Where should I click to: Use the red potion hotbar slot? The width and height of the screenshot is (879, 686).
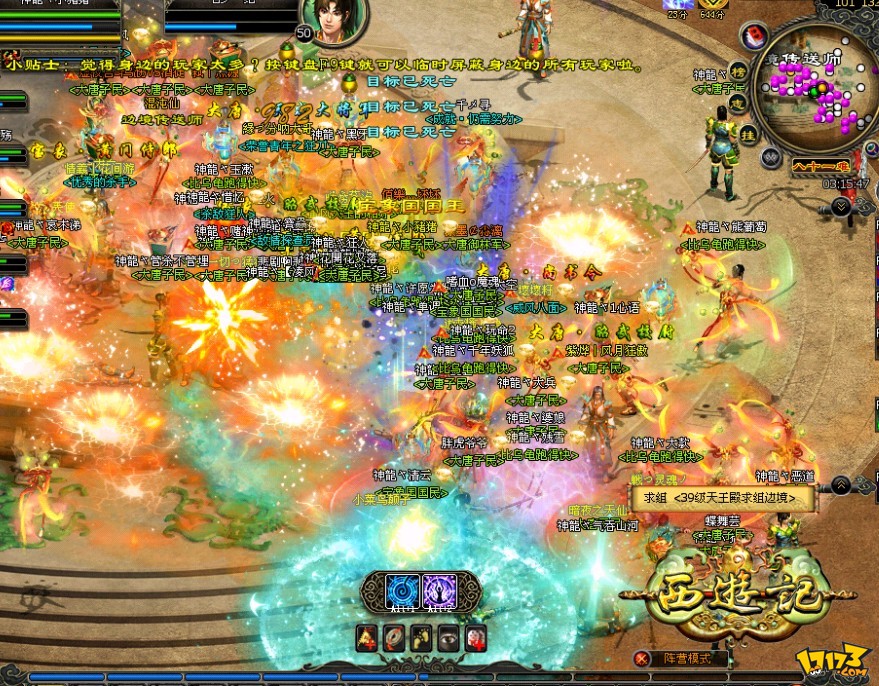pyautogui.click(x=476, y=636)
